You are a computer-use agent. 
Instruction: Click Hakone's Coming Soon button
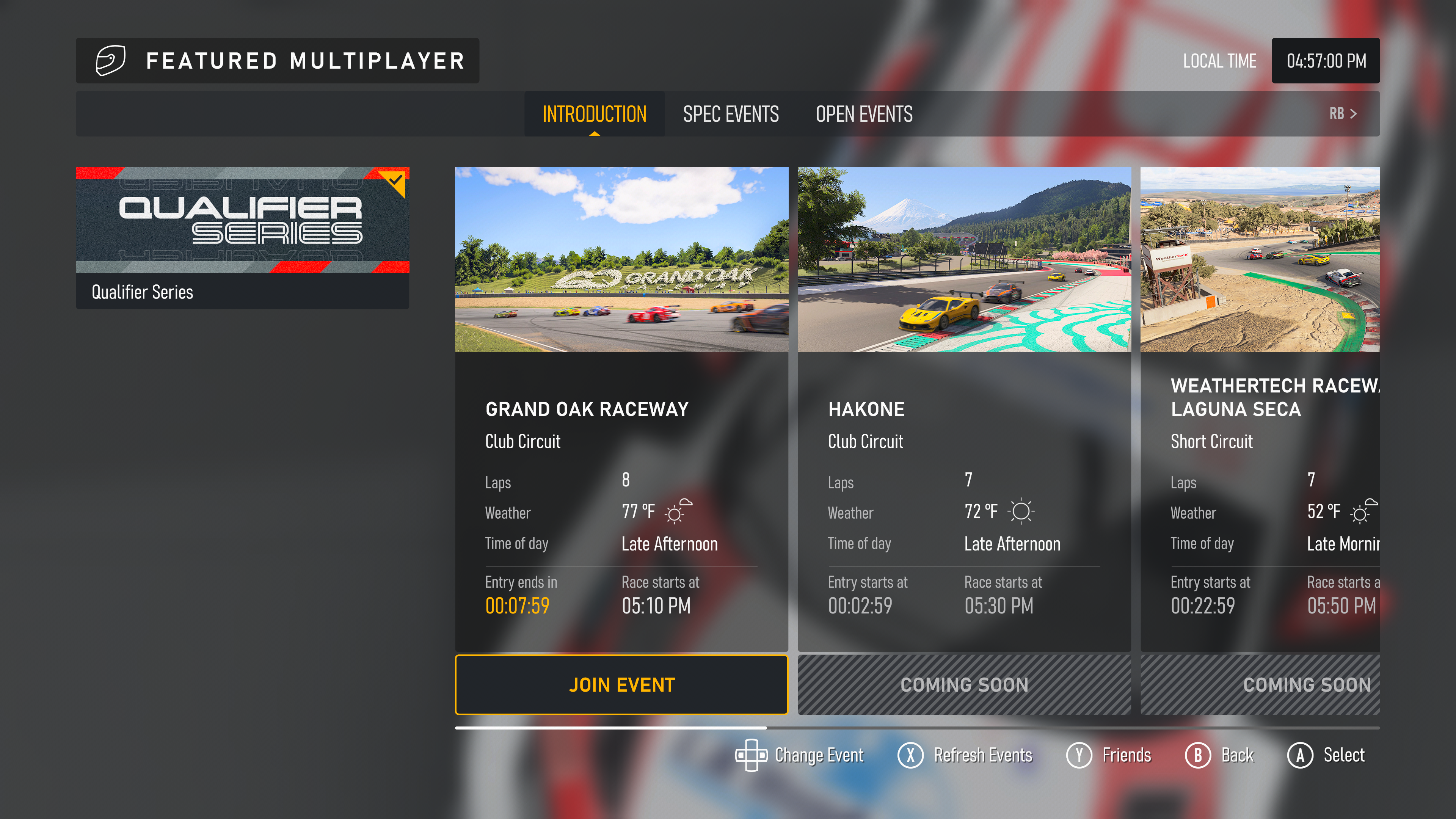pyautogui.click(x=964, y=684)
